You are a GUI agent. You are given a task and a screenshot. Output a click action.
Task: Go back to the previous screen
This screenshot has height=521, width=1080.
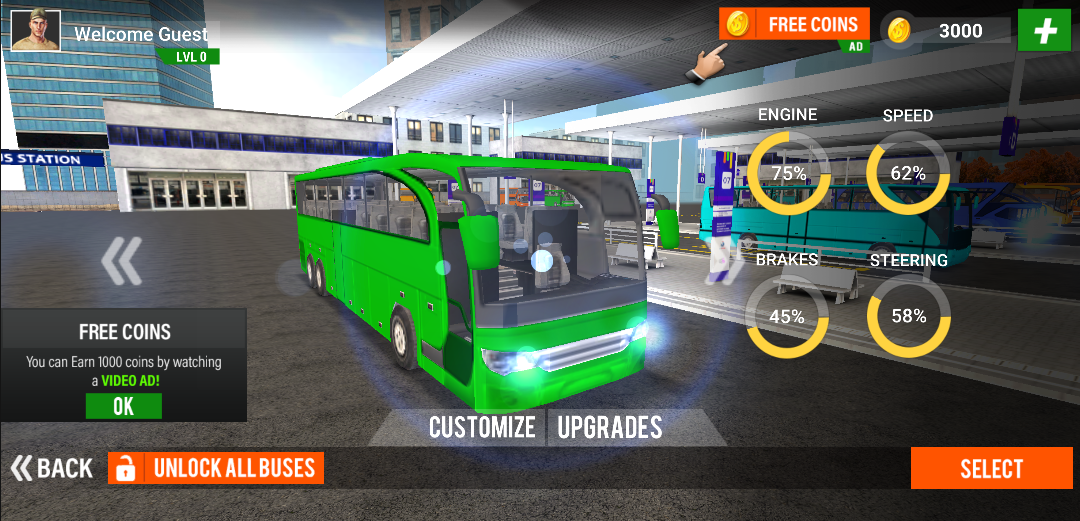52,468
